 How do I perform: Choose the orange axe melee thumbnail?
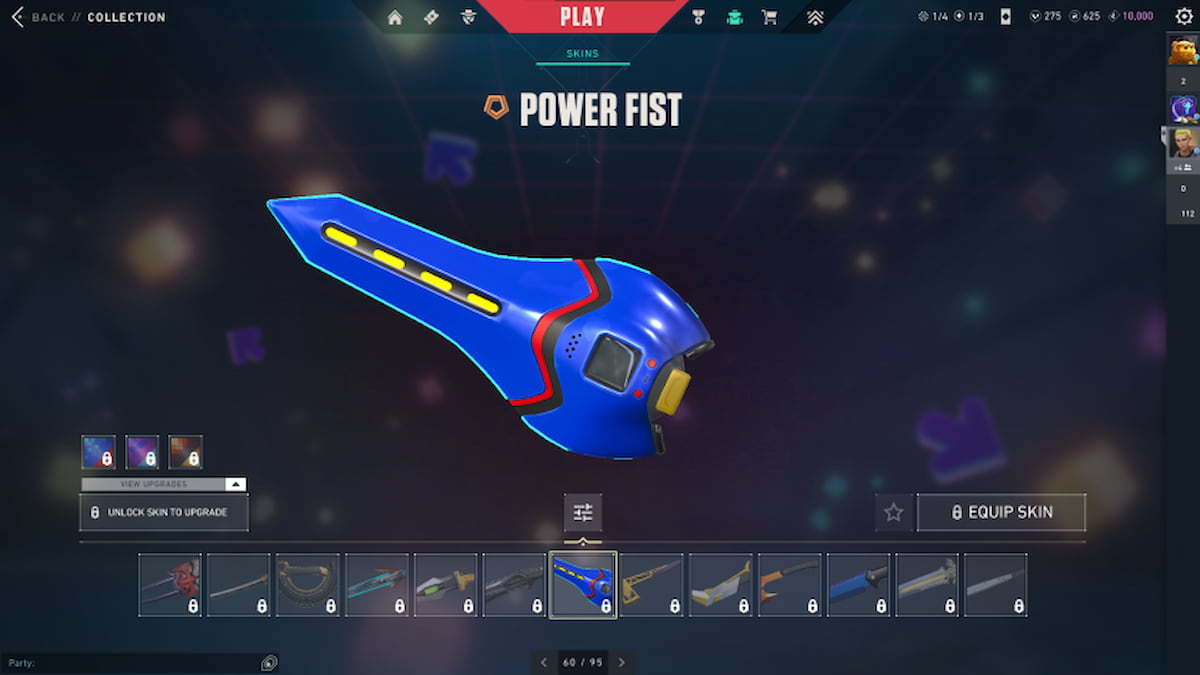(789, 585)
